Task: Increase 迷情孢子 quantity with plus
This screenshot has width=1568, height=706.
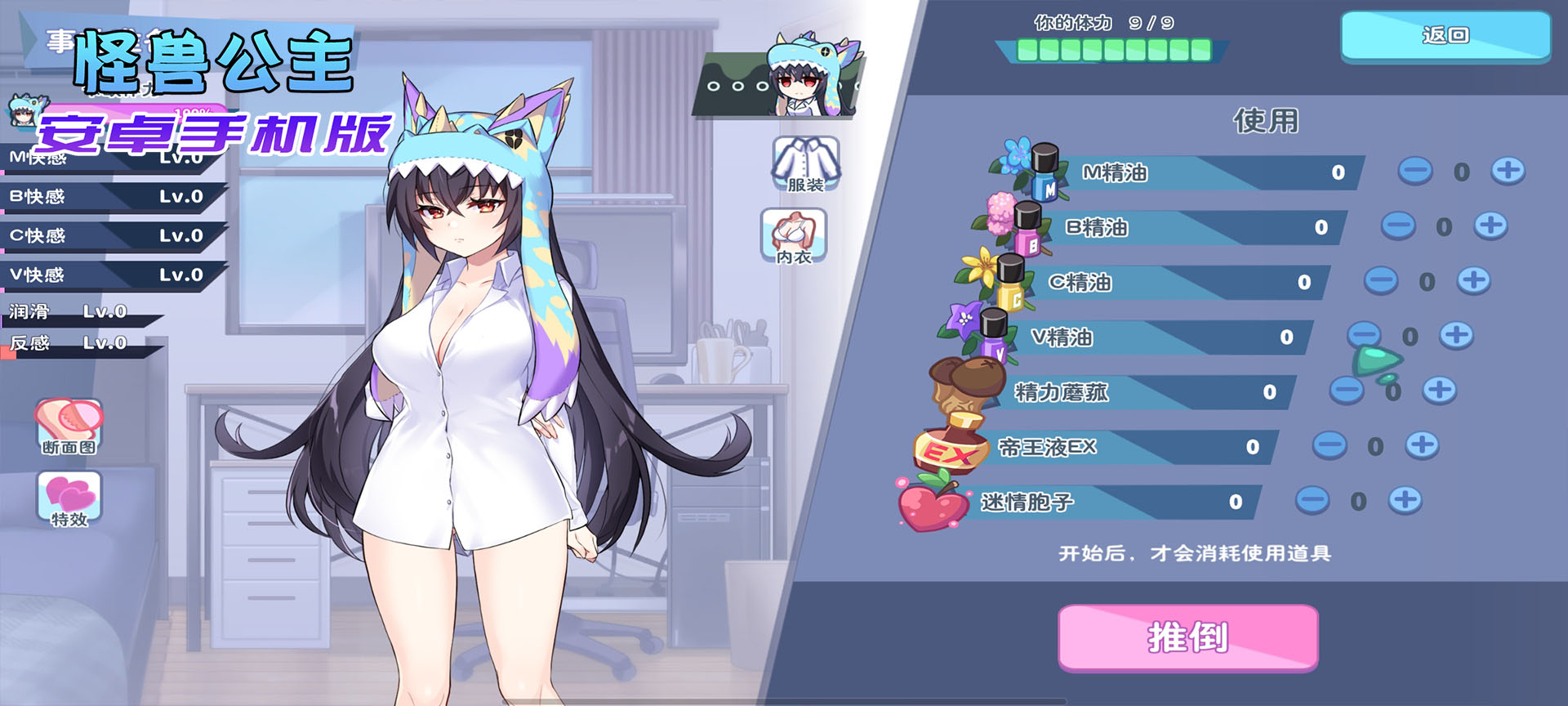Action: pos(1405,500)
